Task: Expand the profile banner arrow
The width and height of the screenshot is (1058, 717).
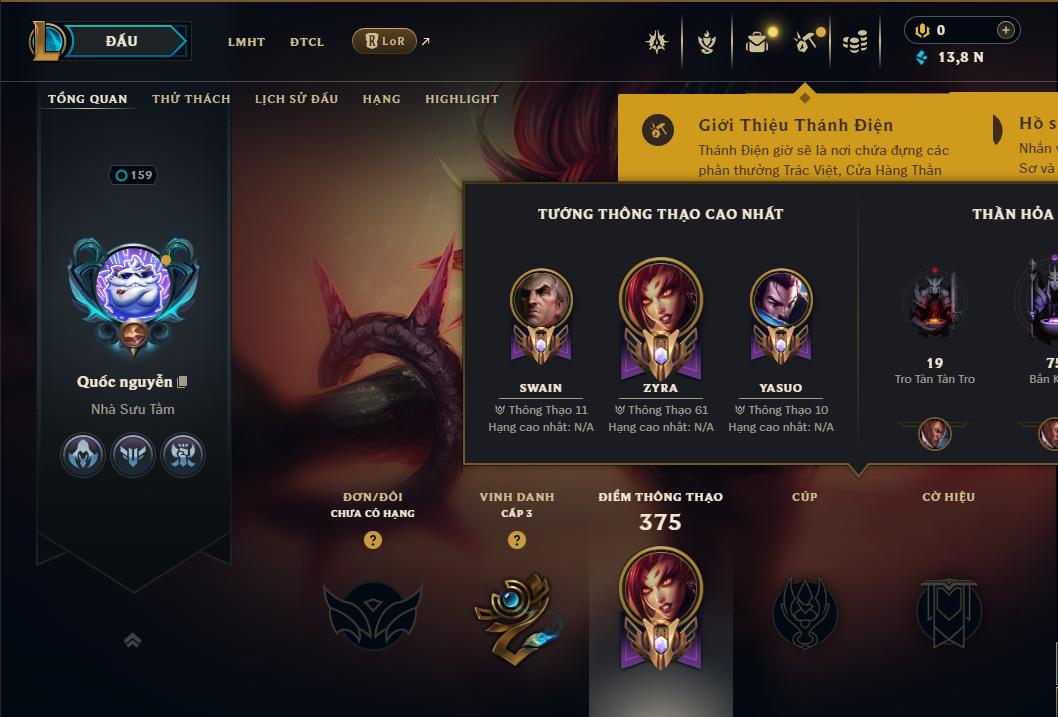Action: click(132, 640)
